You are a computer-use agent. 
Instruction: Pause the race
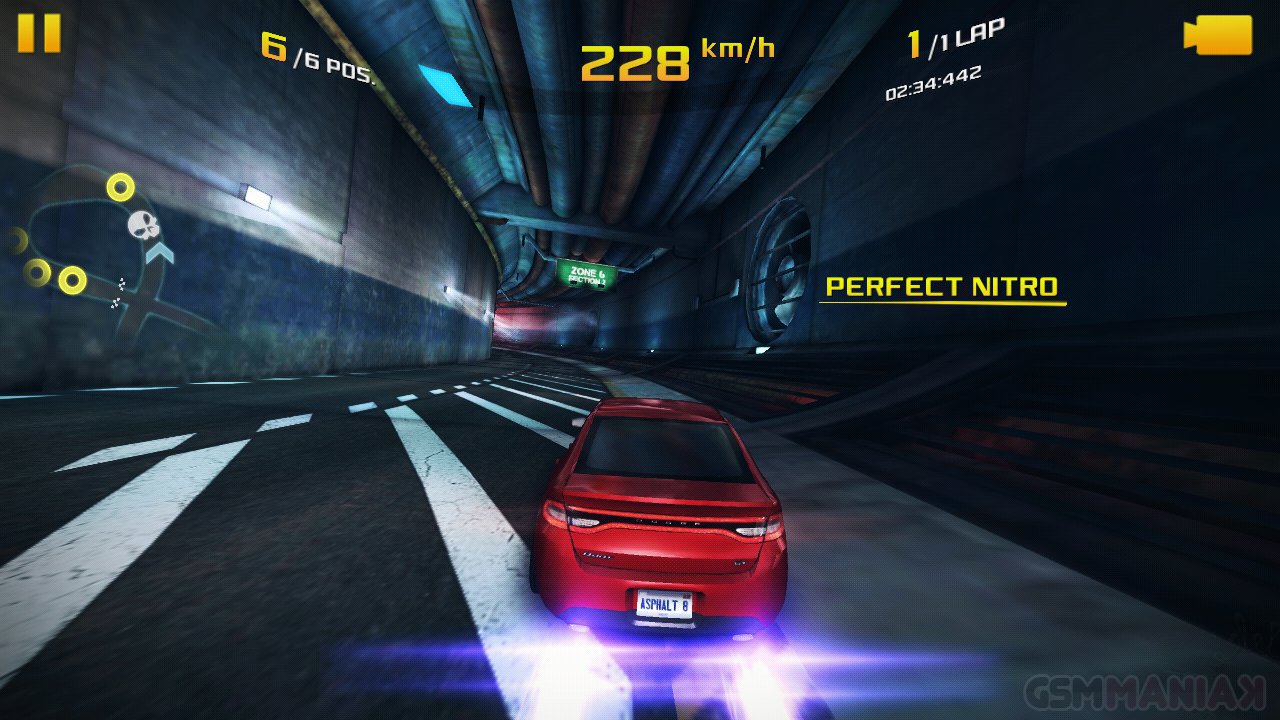[x=39, y=33]
